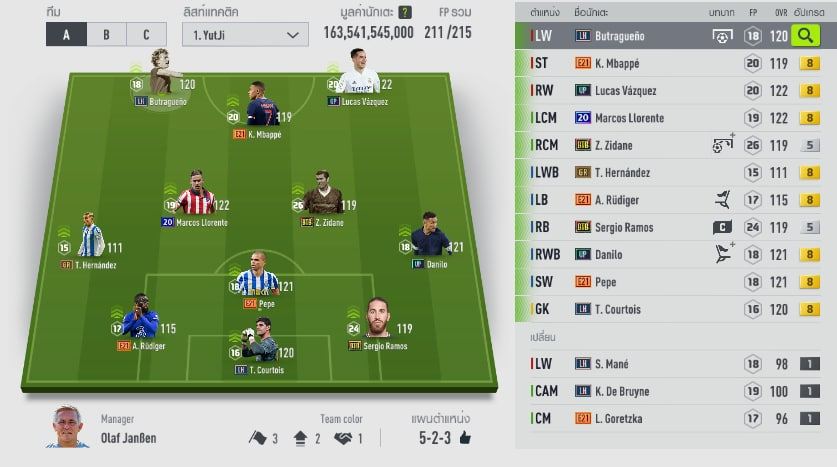Pick Danilo on the right flank

coord(430,238)
